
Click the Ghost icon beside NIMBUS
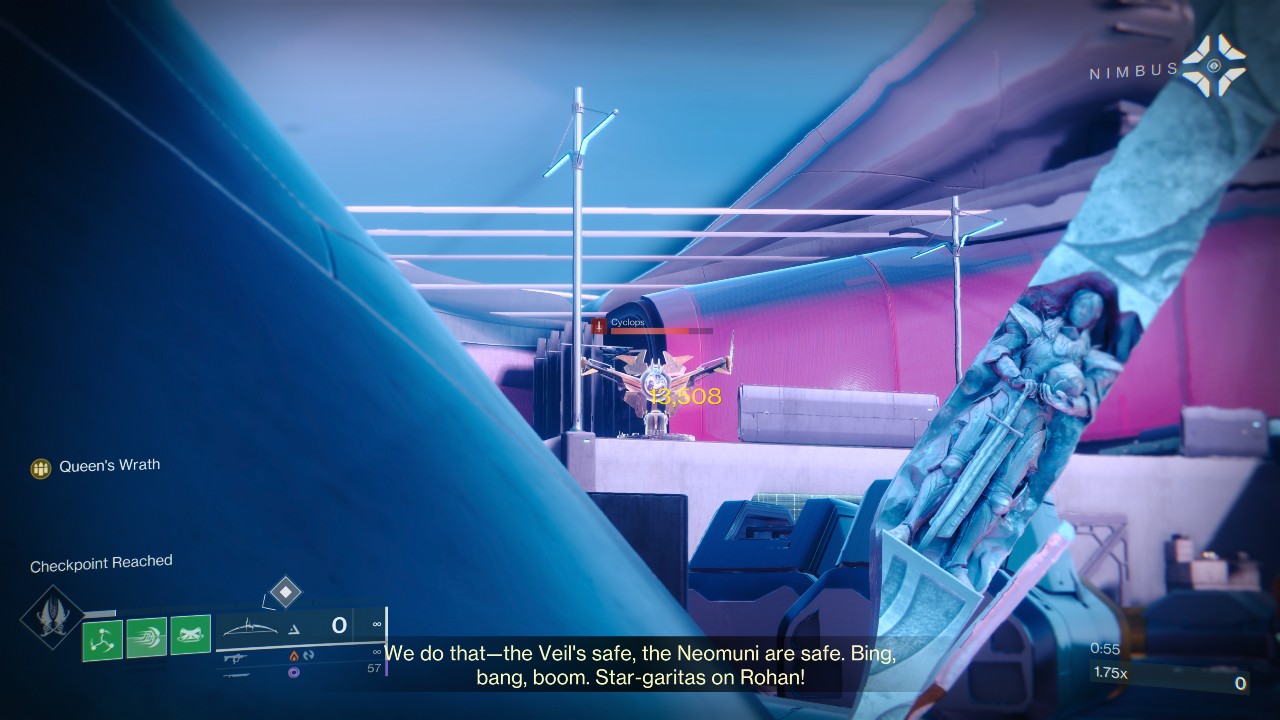click(x=1213, y=65)
